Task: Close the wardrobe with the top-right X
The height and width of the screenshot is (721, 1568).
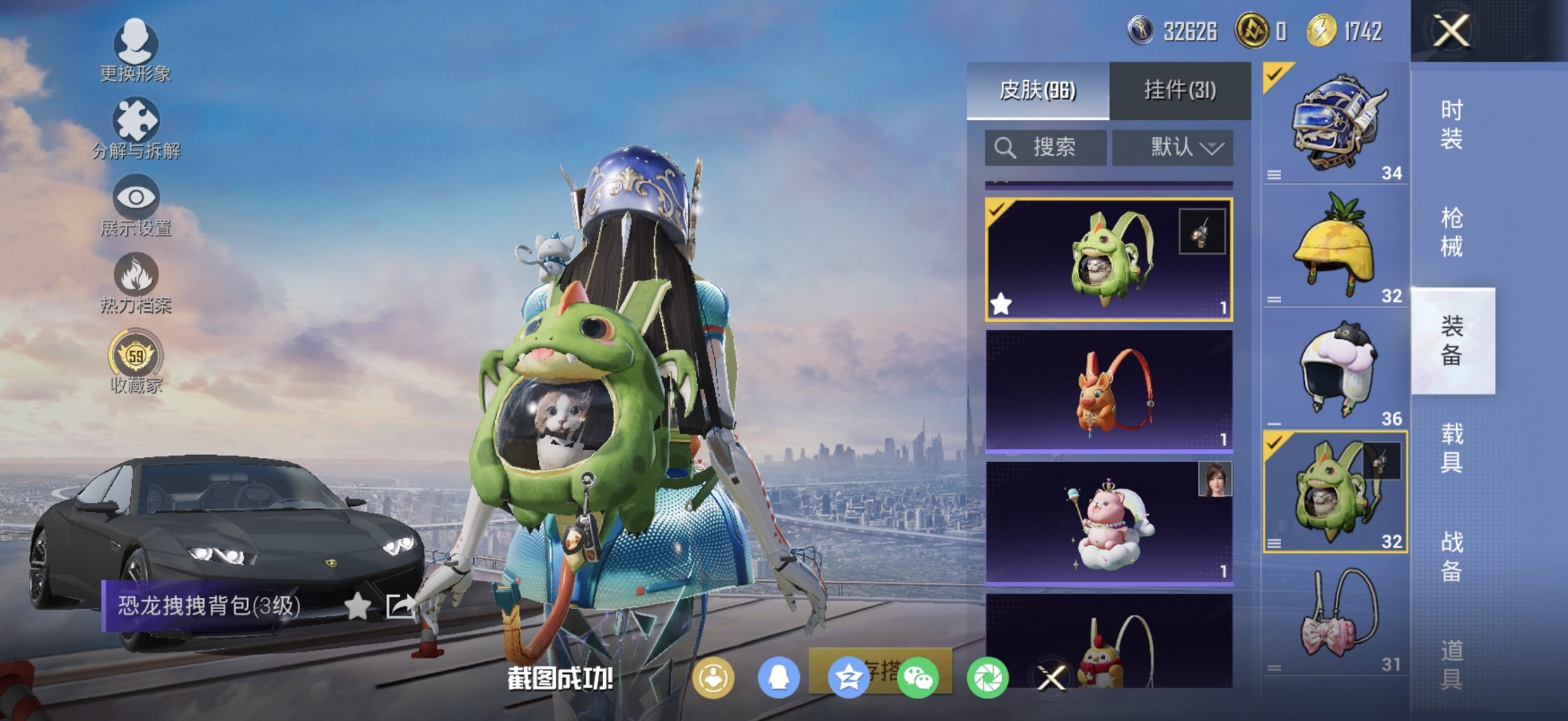Action: point(1452,31)
